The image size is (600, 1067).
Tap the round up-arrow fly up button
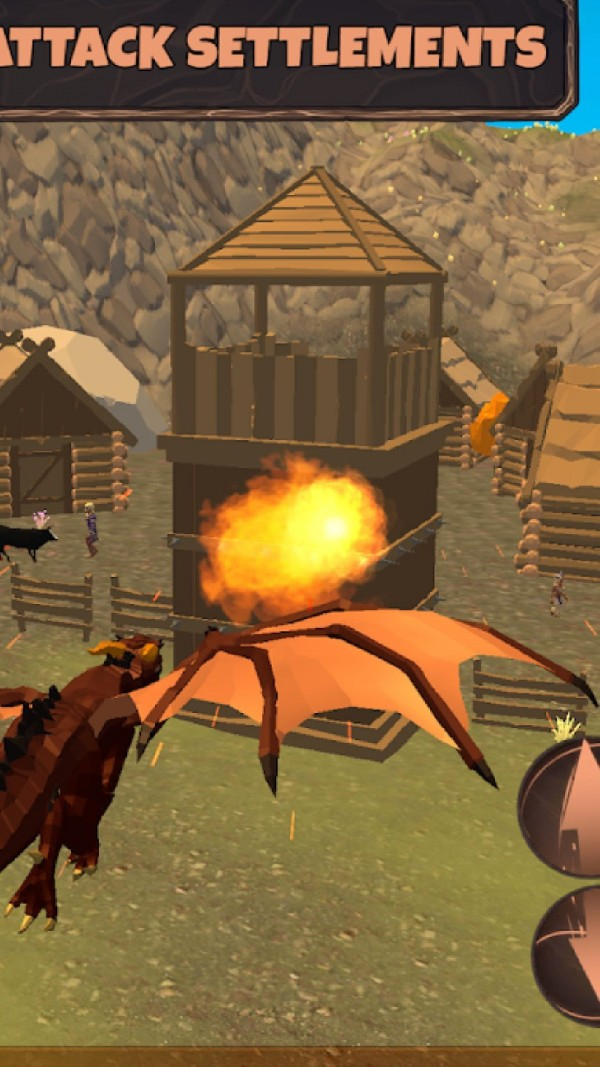(x=564, y=807)
